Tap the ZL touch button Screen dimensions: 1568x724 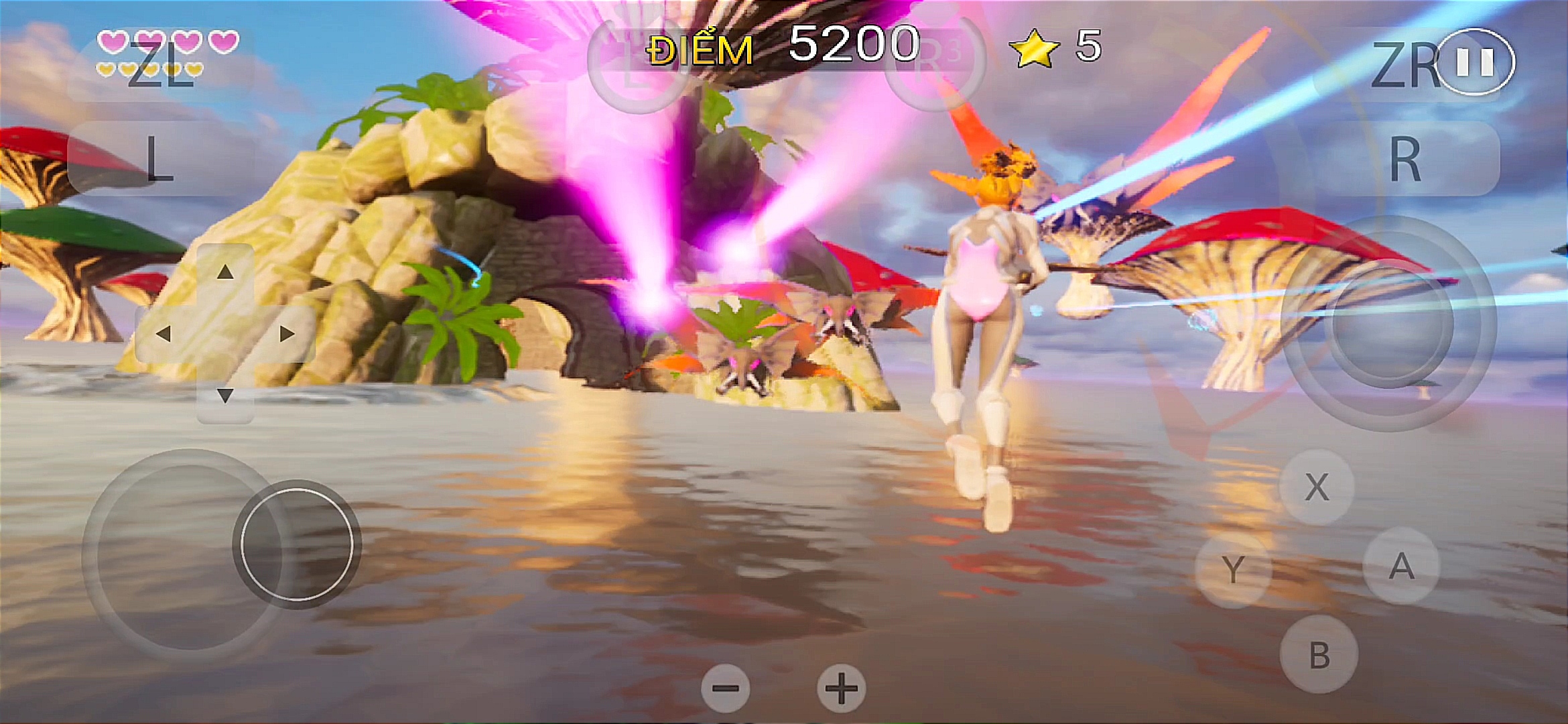click(x=159, y=65)
